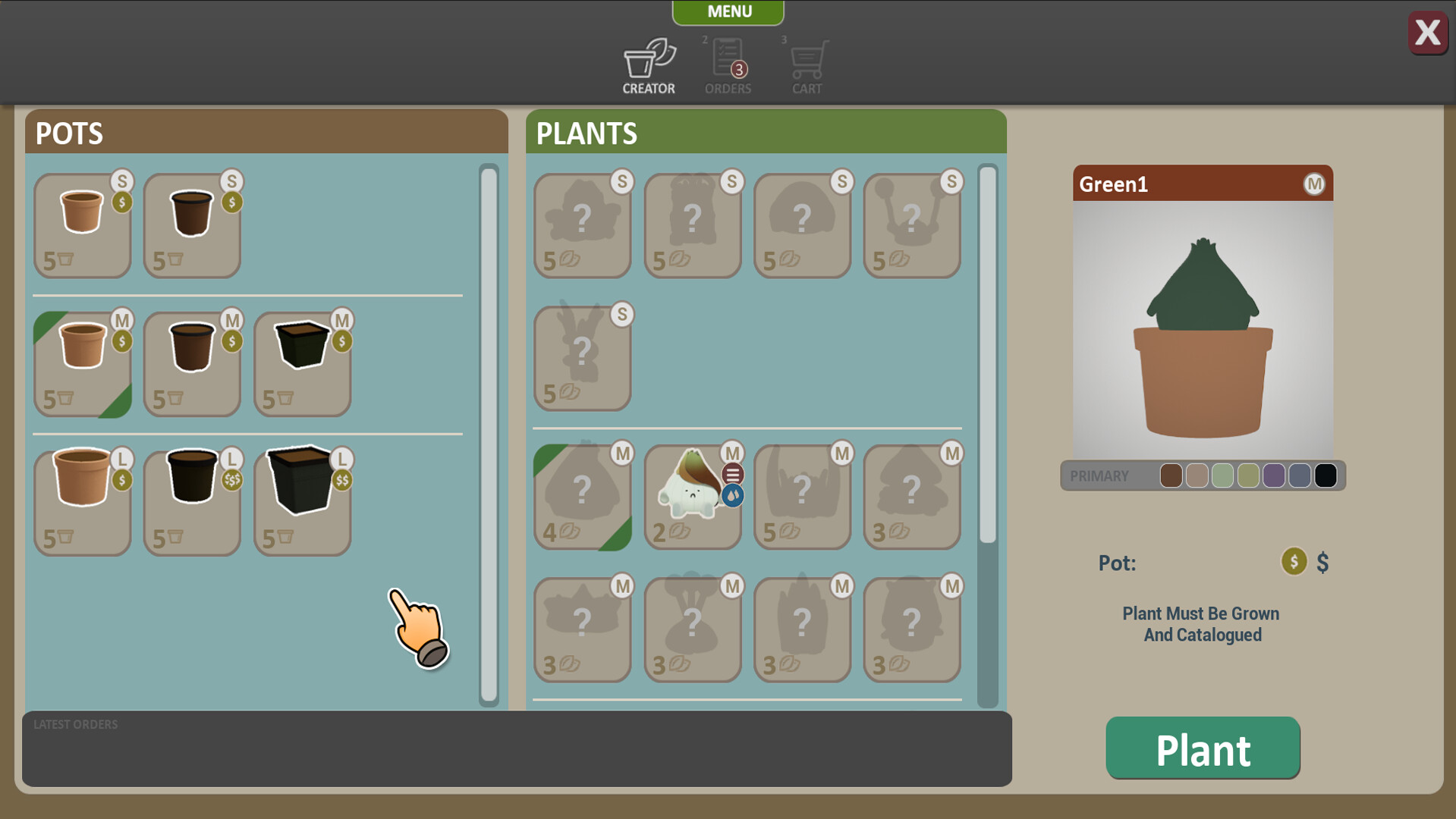The width and height of the screenshot is (1456, 819).
Task: Select the dark brown primary color swatch
Action: (1171, 475)
